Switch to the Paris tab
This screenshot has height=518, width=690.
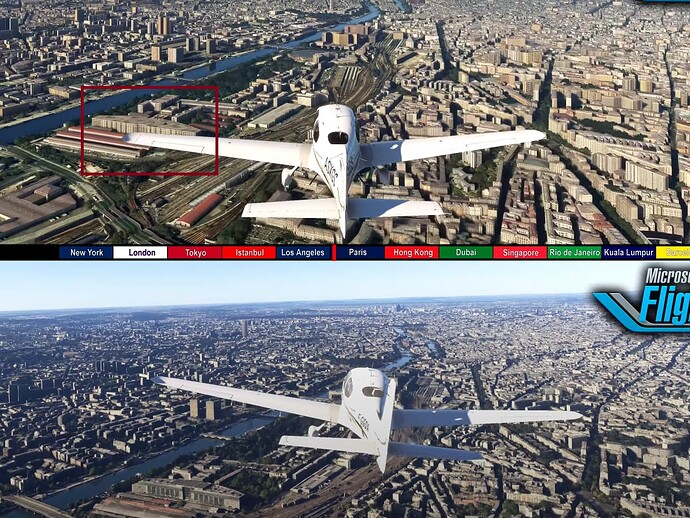[358, 253]
